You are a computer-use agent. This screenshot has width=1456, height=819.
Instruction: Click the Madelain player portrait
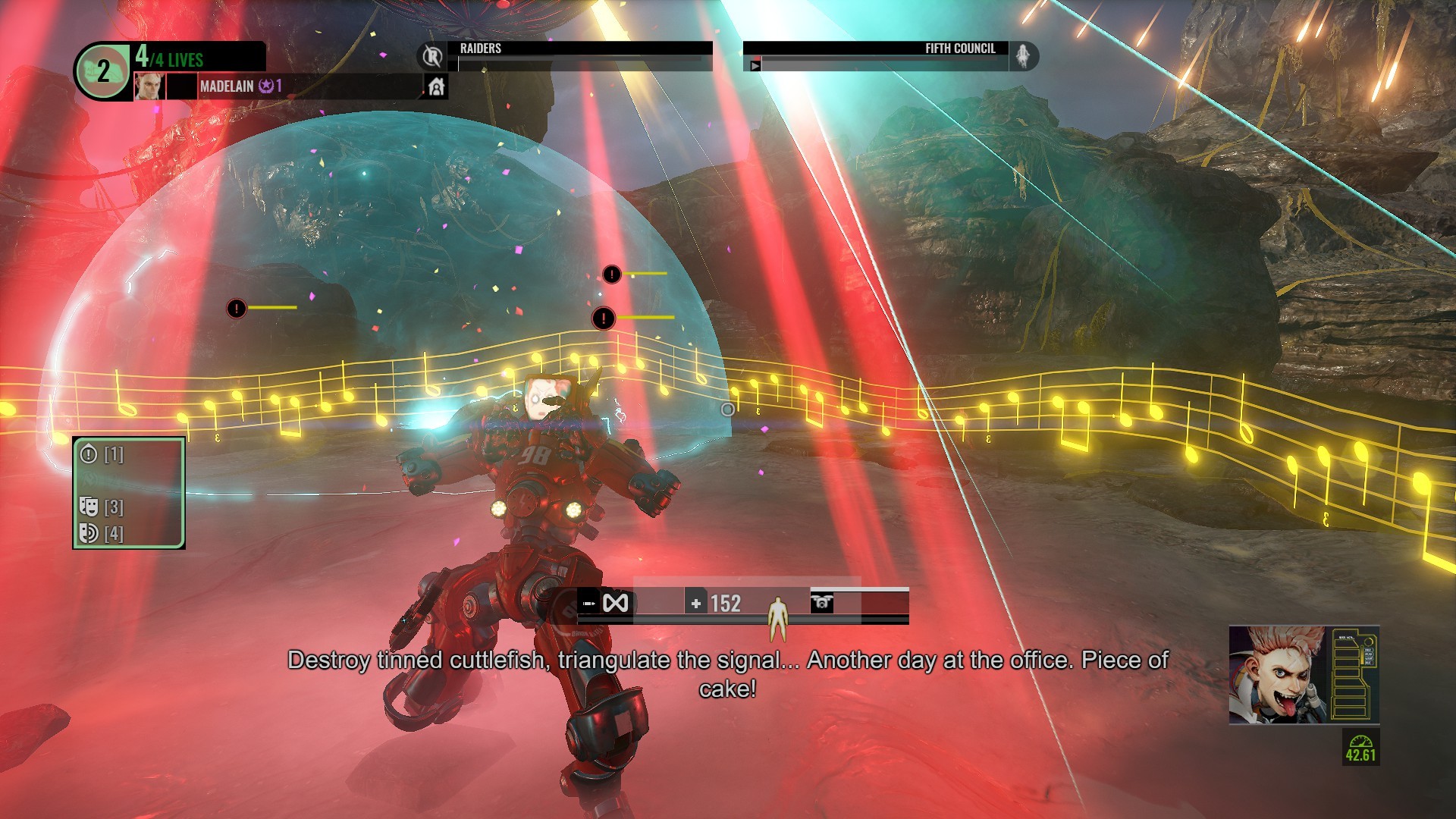point(149,86)
